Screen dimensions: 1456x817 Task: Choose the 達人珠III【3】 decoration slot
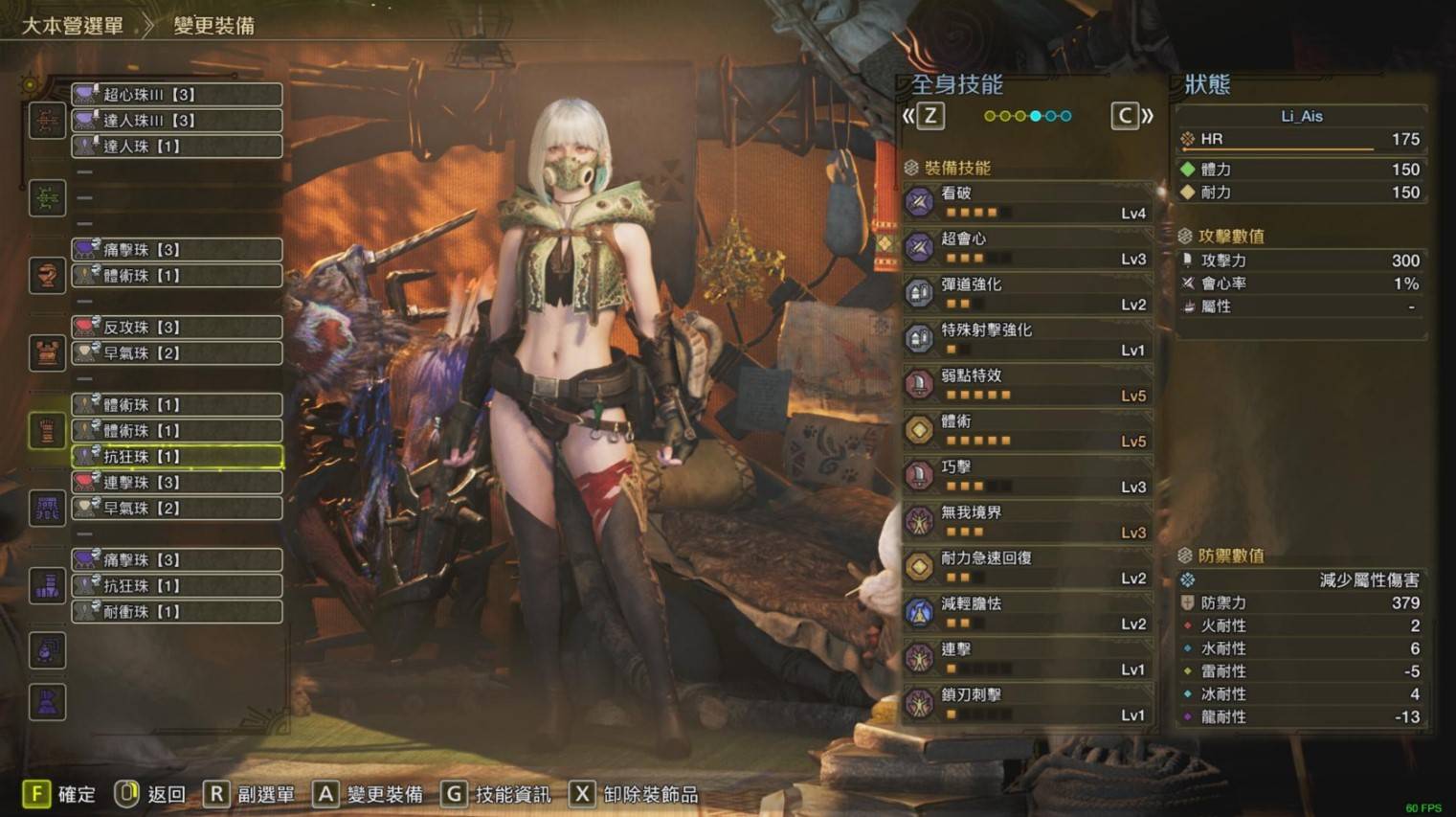tap(177, 120)
